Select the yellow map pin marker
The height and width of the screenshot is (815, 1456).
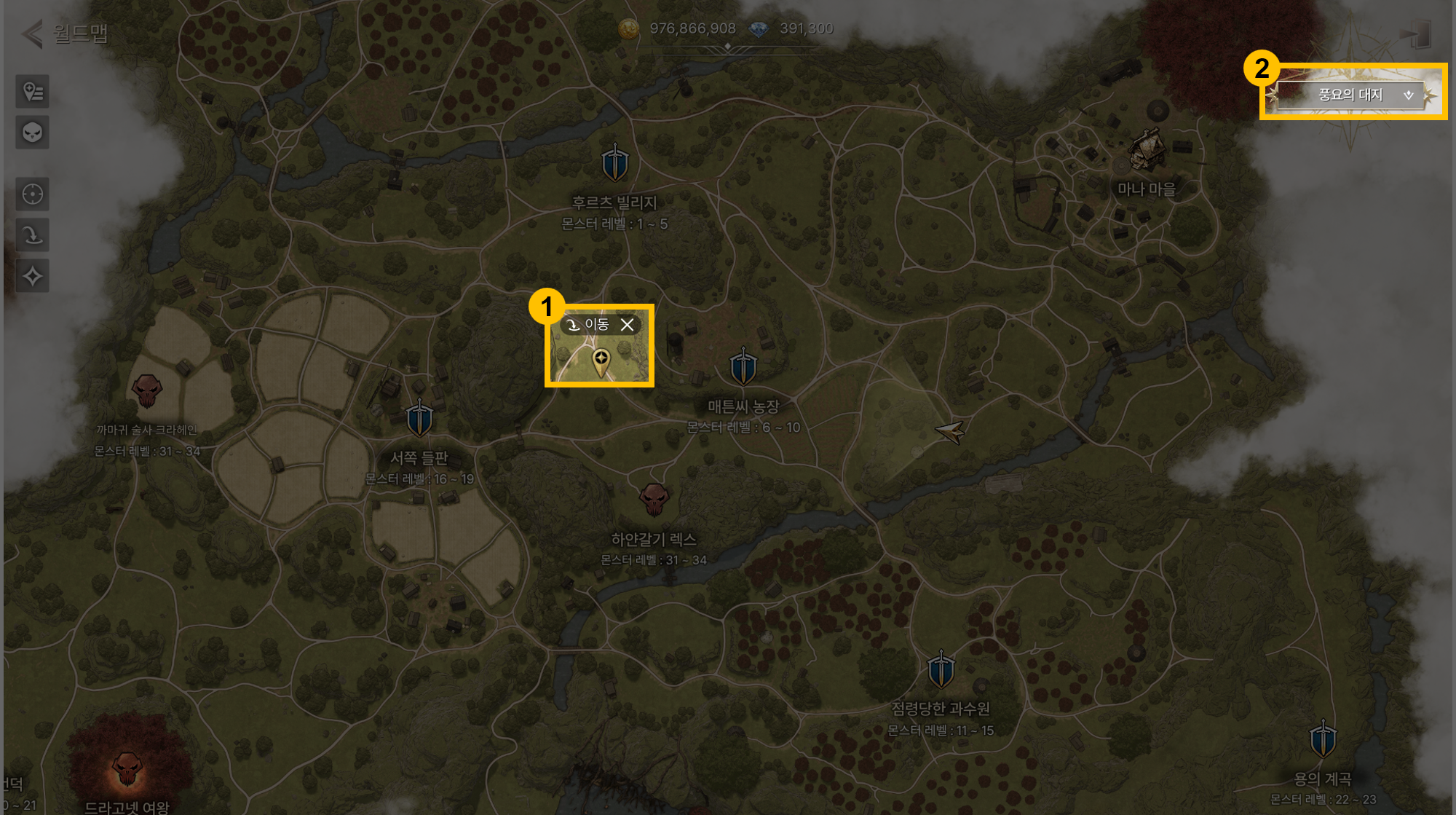pos(601,361)
